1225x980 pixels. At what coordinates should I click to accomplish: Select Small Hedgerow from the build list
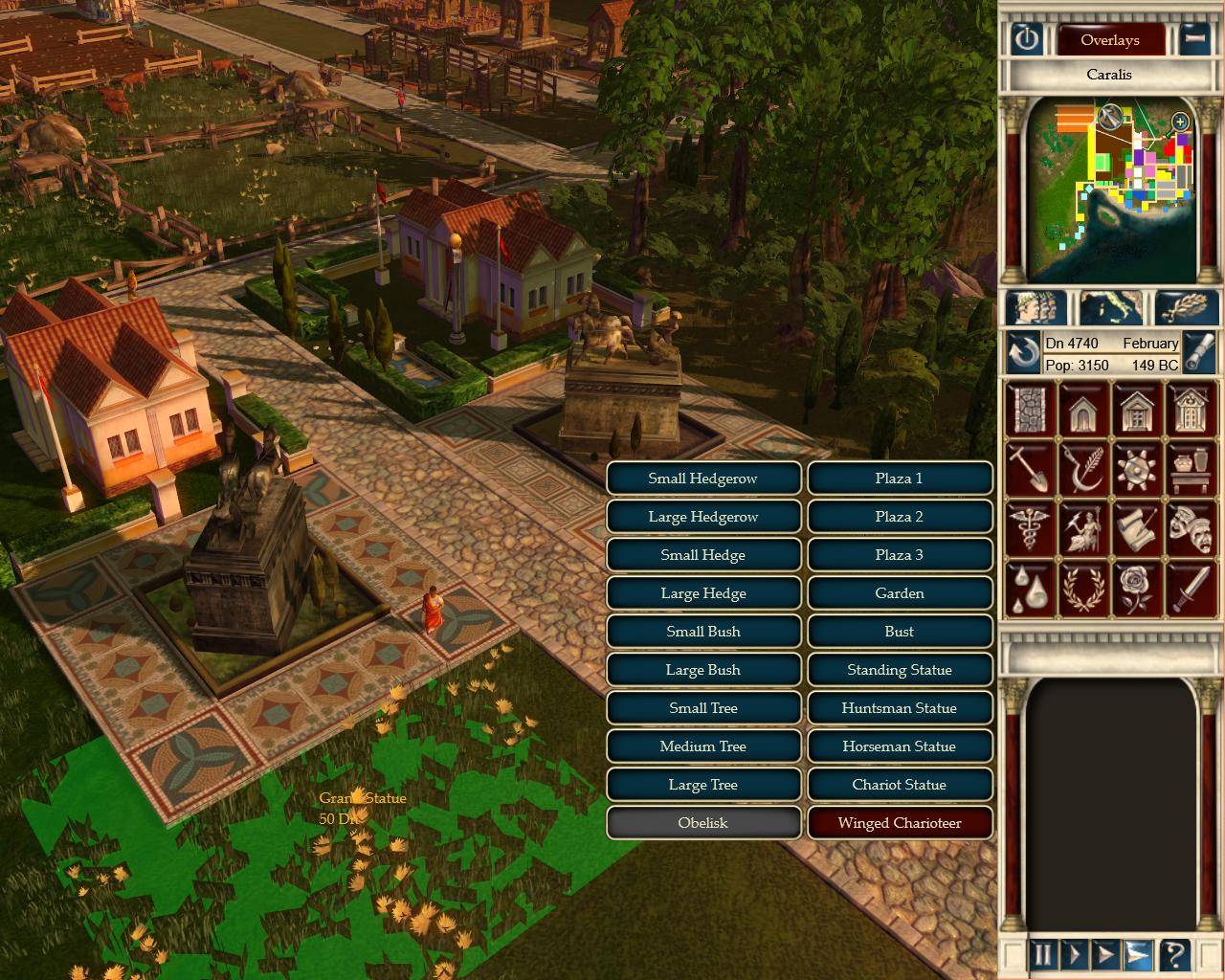pos(702,479)
